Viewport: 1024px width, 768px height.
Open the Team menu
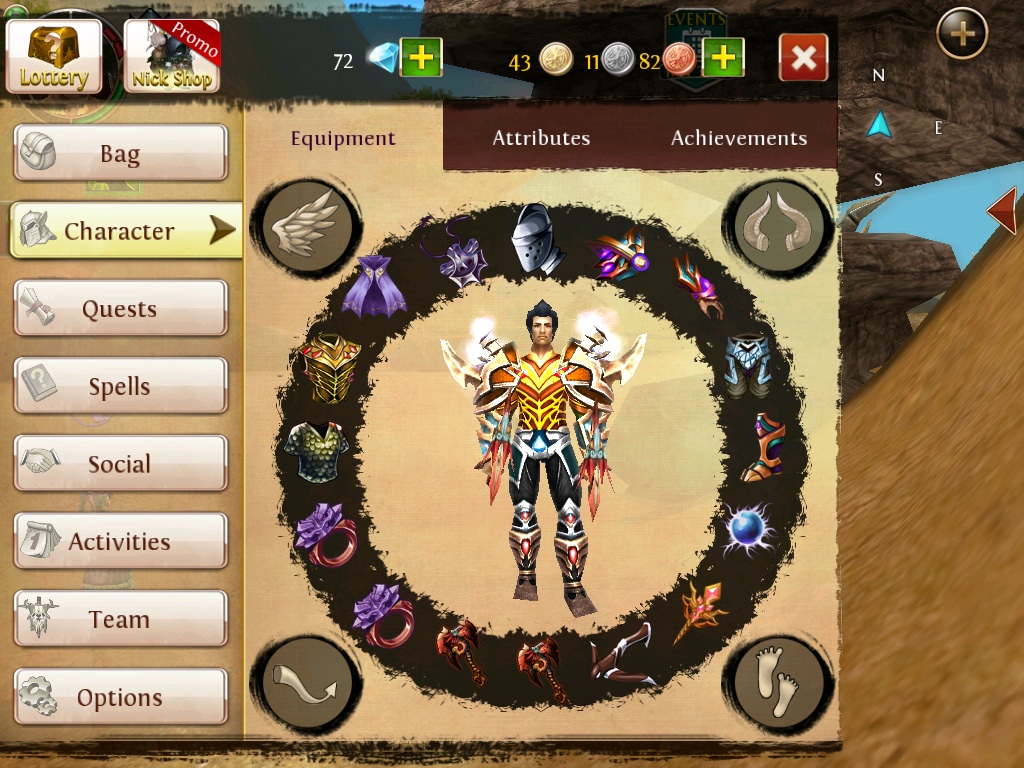(120, 619)
